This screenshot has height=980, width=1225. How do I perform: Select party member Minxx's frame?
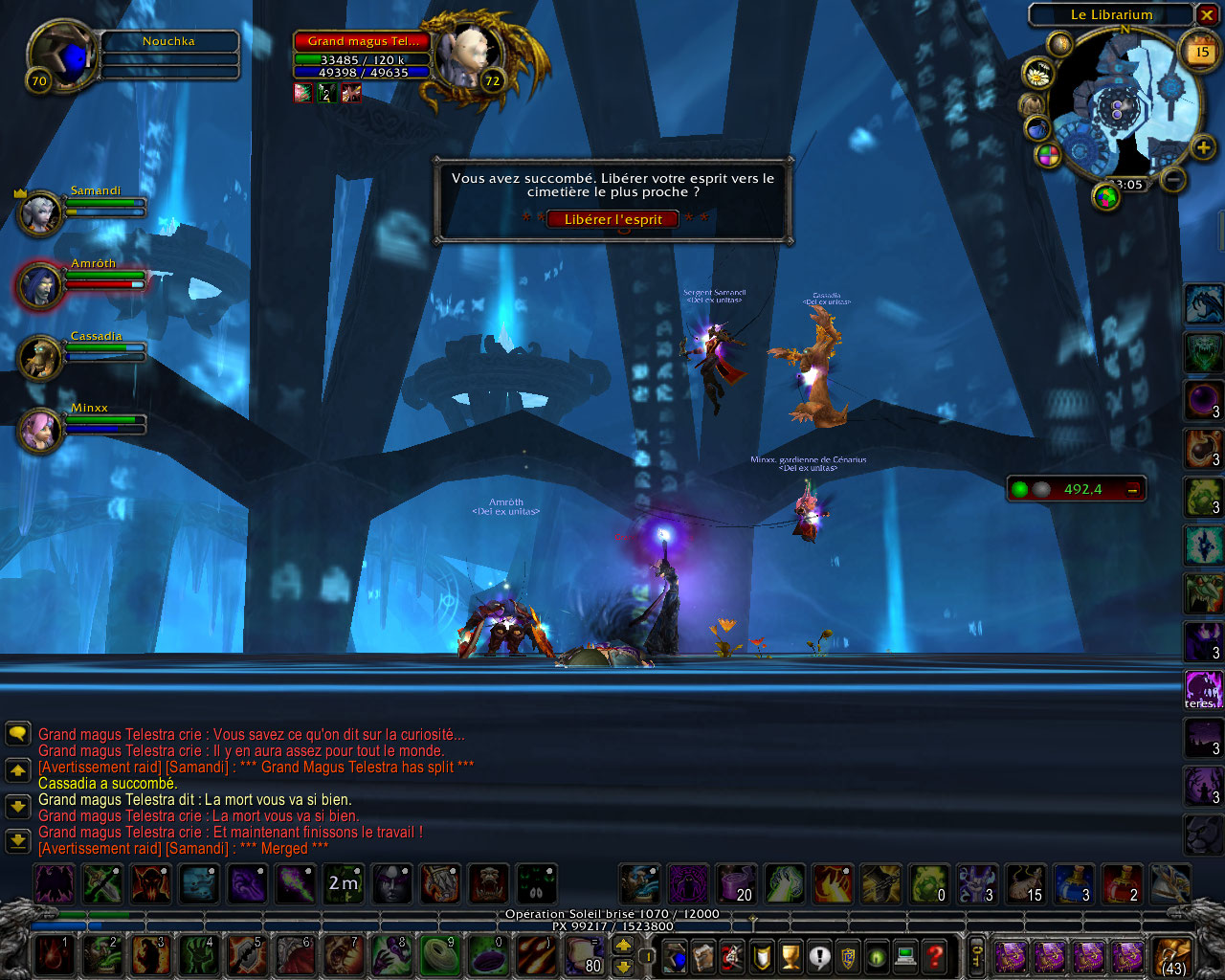(x=40, y=430)
